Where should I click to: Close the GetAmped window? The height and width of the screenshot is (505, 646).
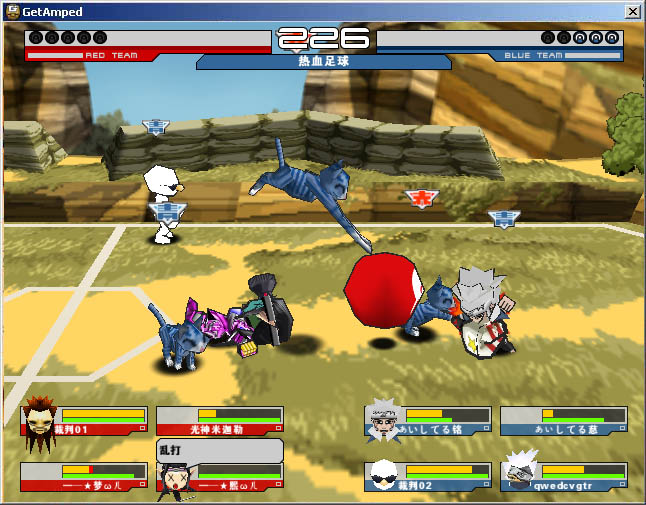tap(632, 11)
